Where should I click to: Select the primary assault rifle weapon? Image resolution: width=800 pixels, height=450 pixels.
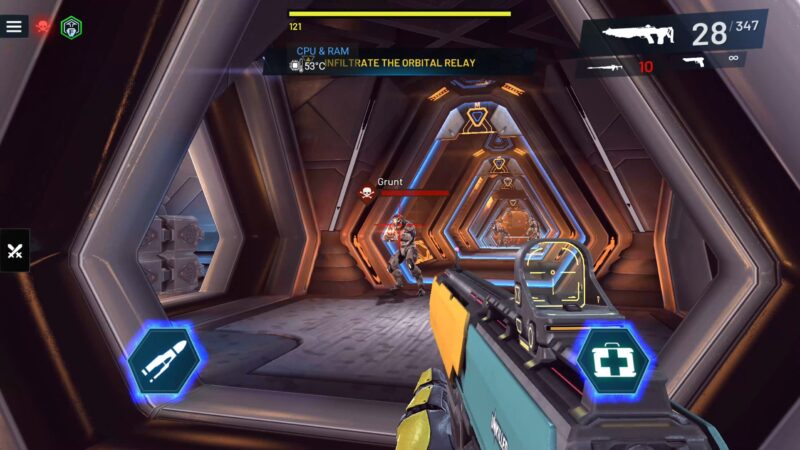coord(640,36)
